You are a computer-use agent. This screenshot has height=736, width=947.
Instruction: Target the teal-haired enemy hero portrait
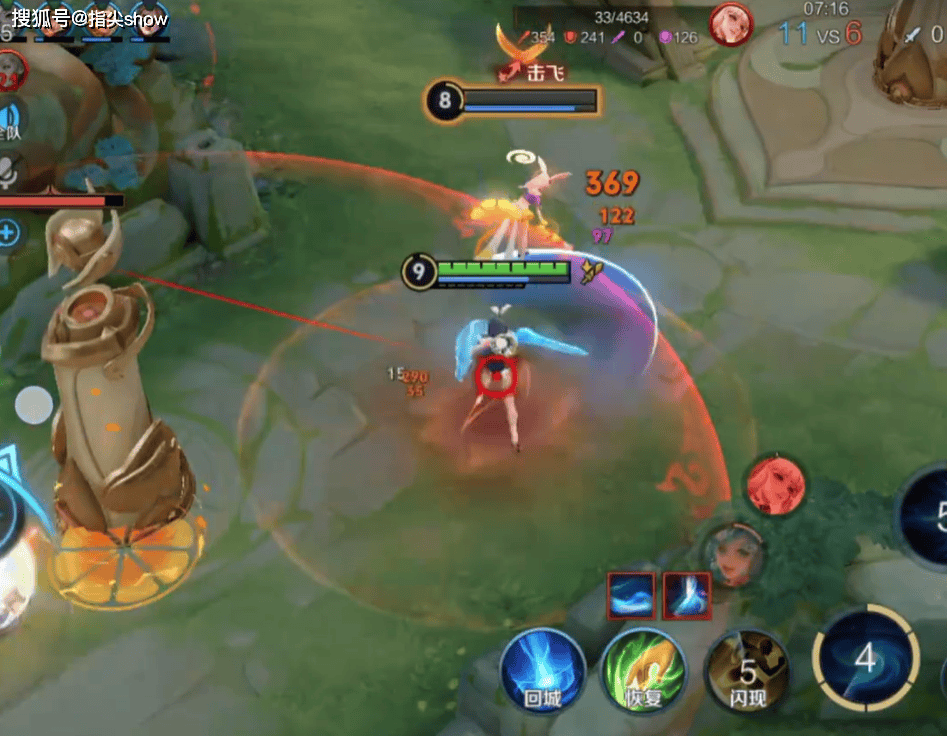click(x=733, y=555)
